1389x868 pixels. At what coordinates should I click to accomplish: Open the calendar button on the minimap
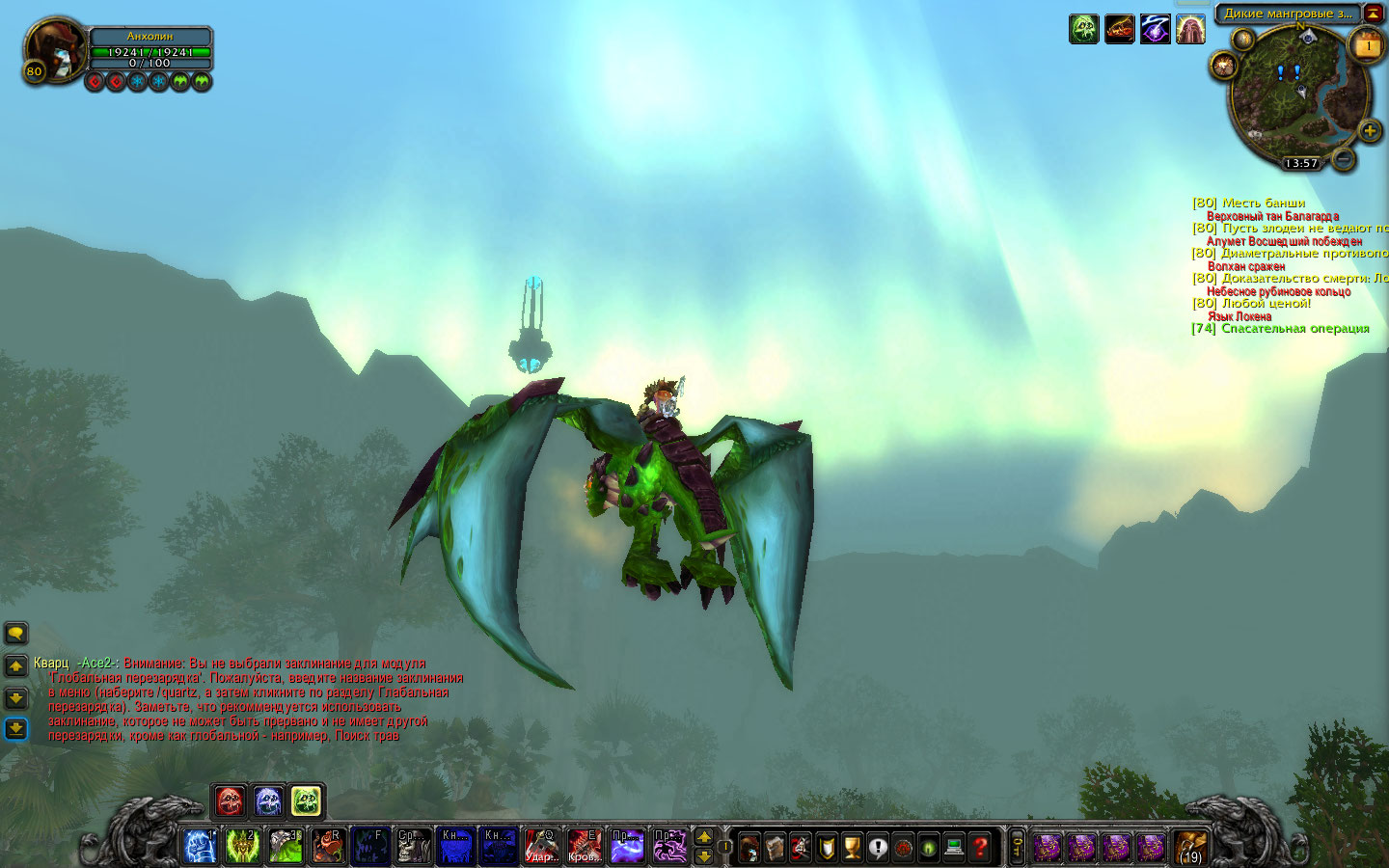pos(1367,45)
